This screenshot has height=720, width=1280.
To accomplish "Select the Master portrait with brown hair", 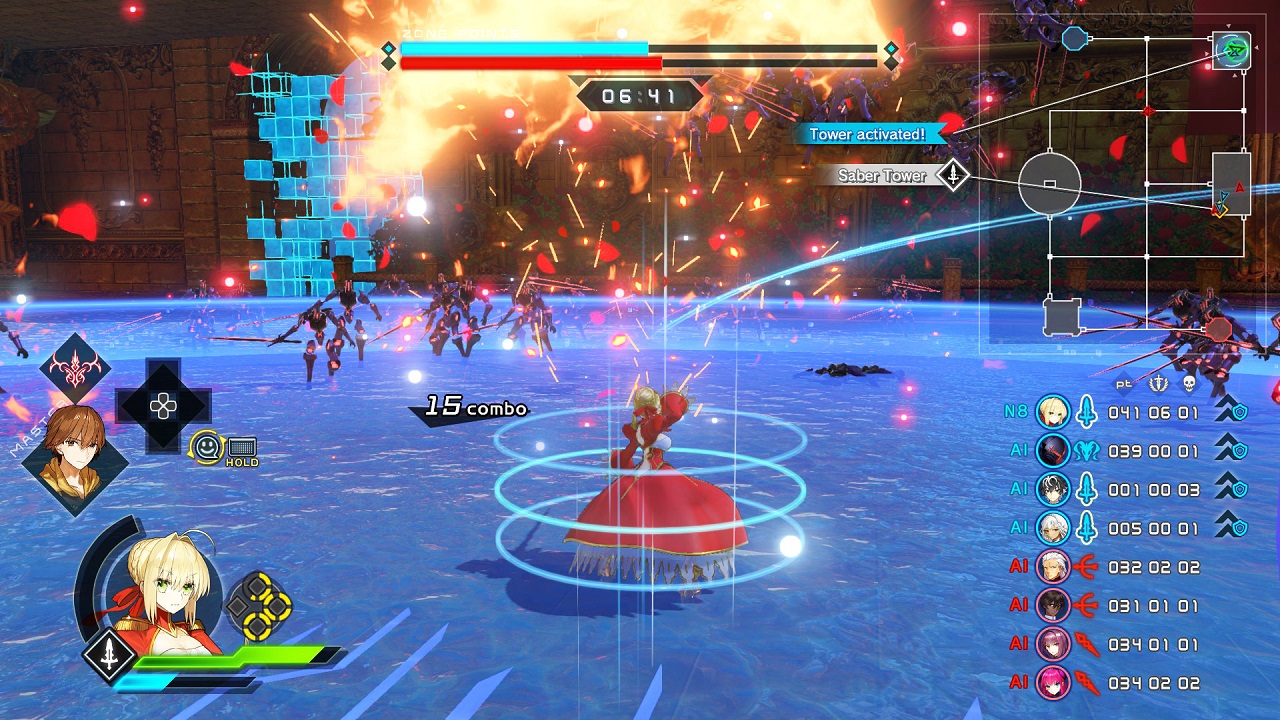I will [74, 459].
